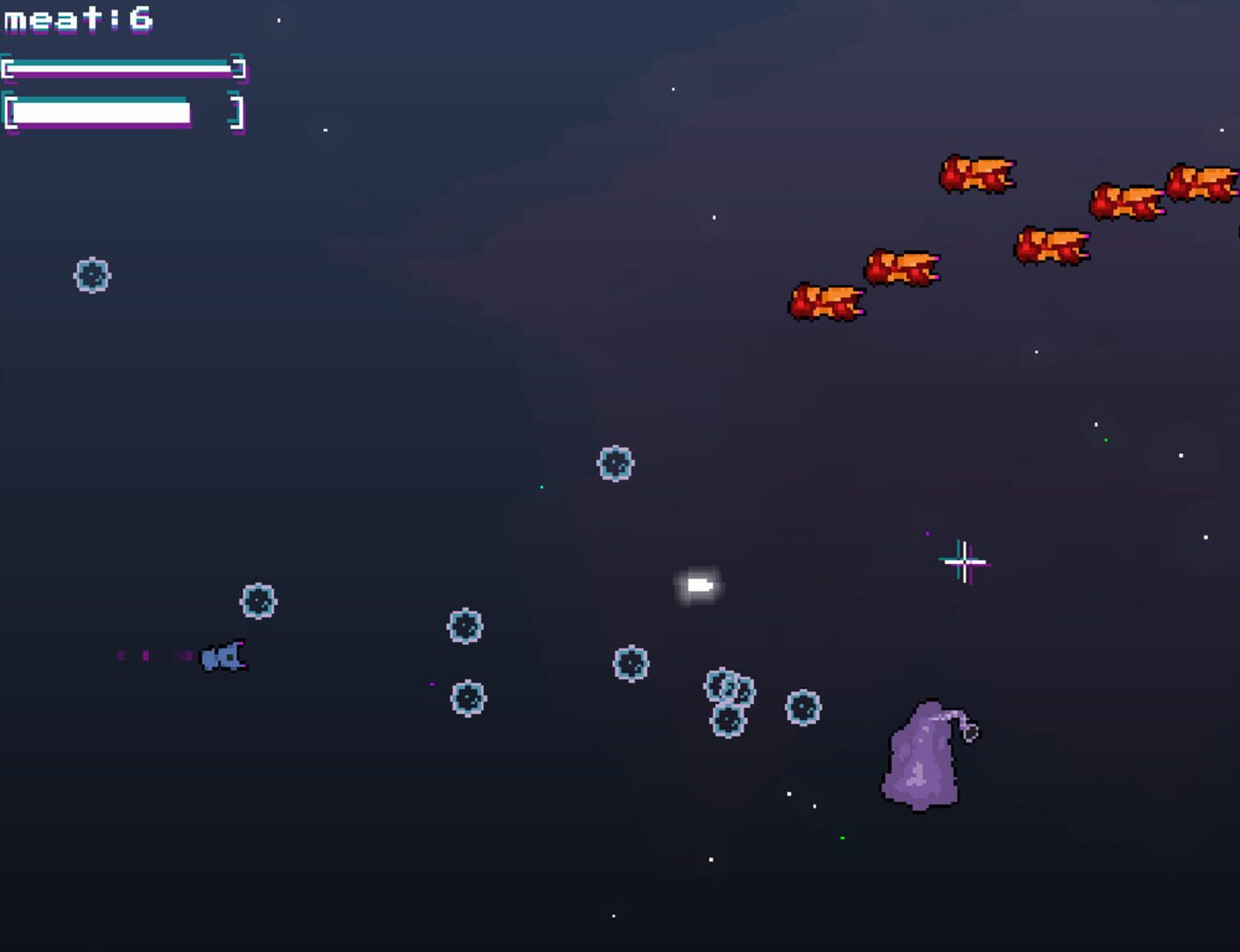Select the player's blue spaceship sprite
The height and width of the screenshot is (952, 1240).
pos(224,655)
